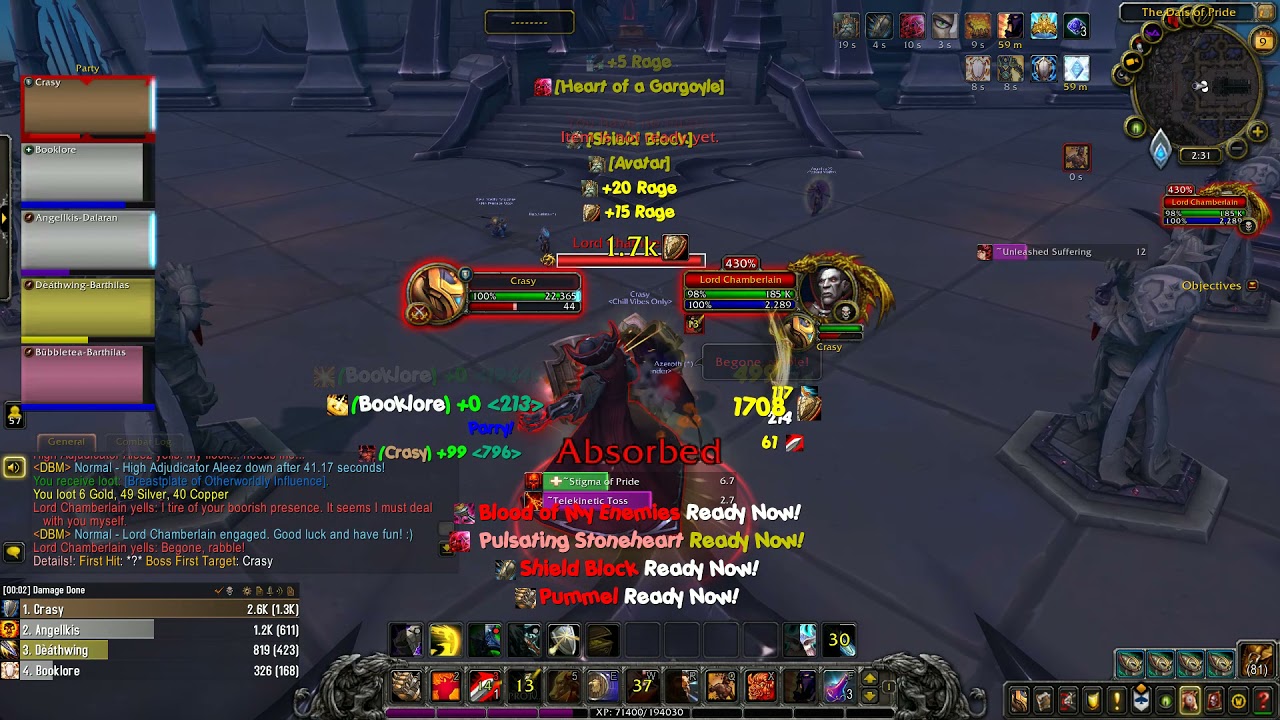
Task: Open the Group Finder eye icon
Action: tap(1164, 700)
